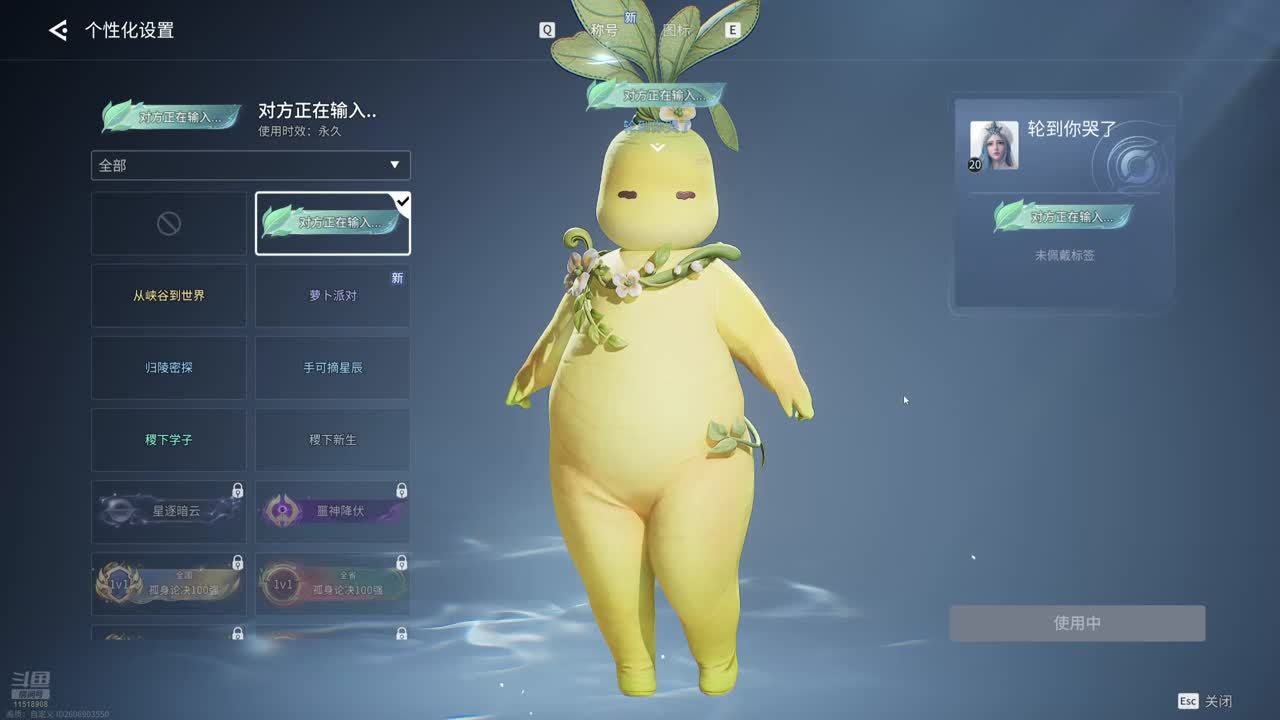The width and height of the screenshot is (1280, 720).
Task: Choose the 全国 孤身论决100强 title
Action: pyautogui.click(x=169, y=584)
